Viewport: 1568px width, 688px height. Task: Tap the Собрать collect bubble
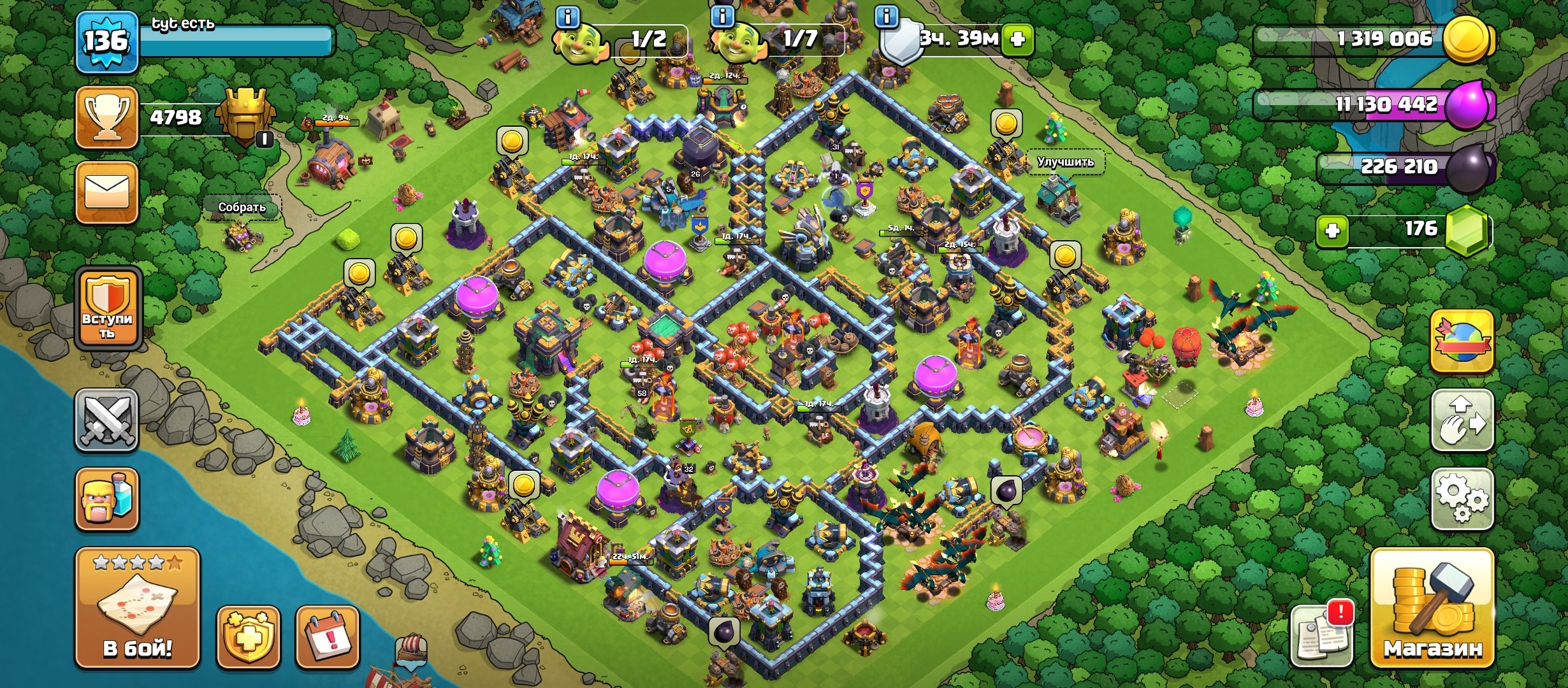point(242,207)
